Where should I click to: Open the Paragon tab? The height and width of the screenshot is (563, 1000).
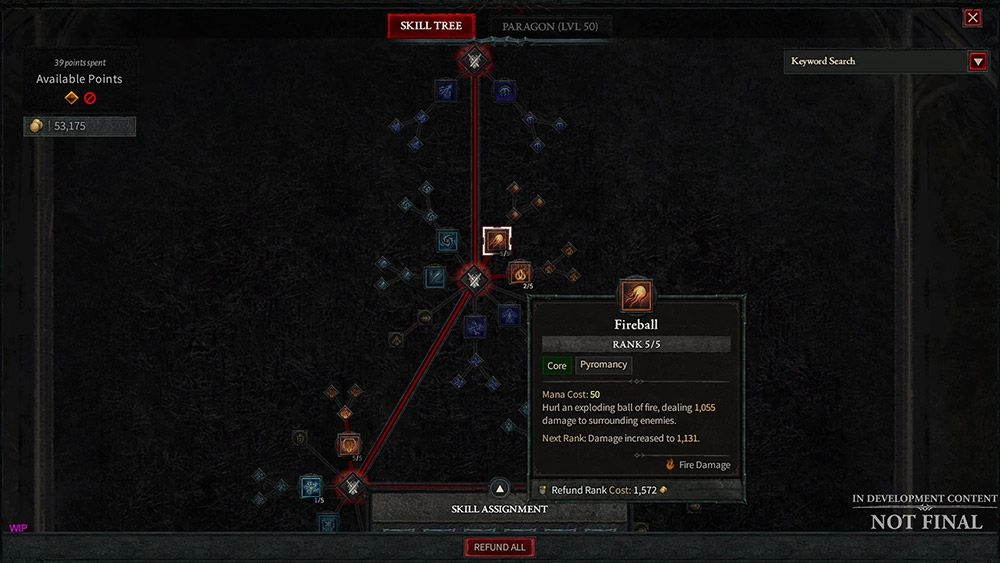(551, 27)
